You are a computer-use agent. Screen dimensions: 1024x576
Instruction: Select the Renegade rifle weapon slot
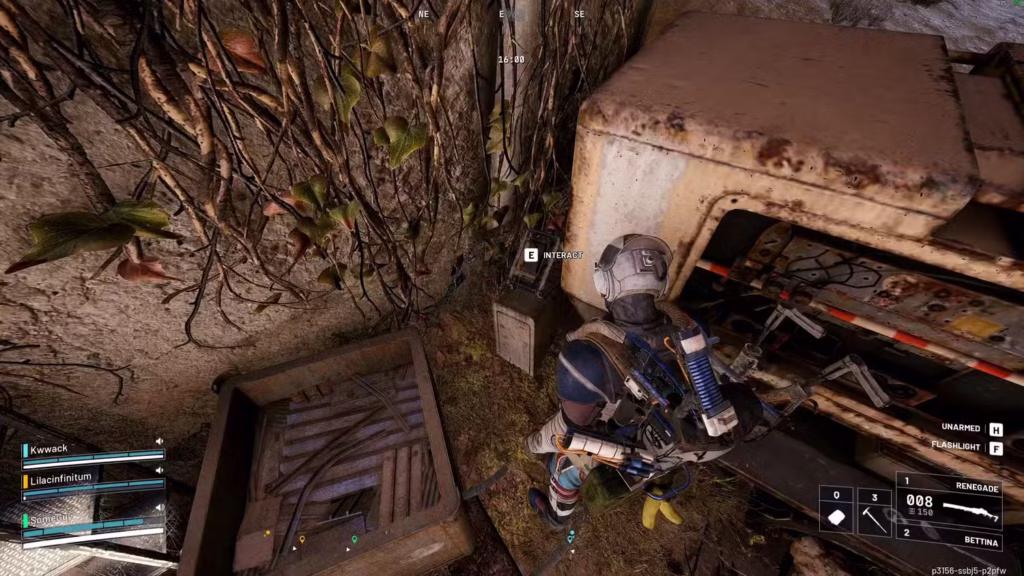(948, 503)
